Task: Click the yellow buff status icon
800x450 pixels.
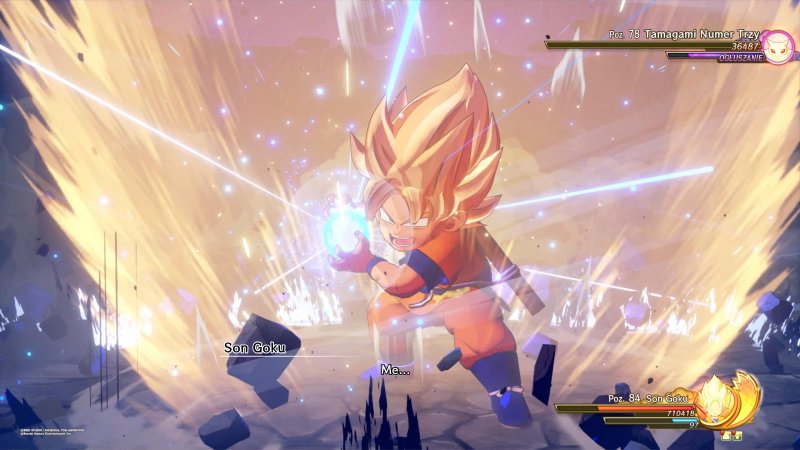Action: [727, 436]
